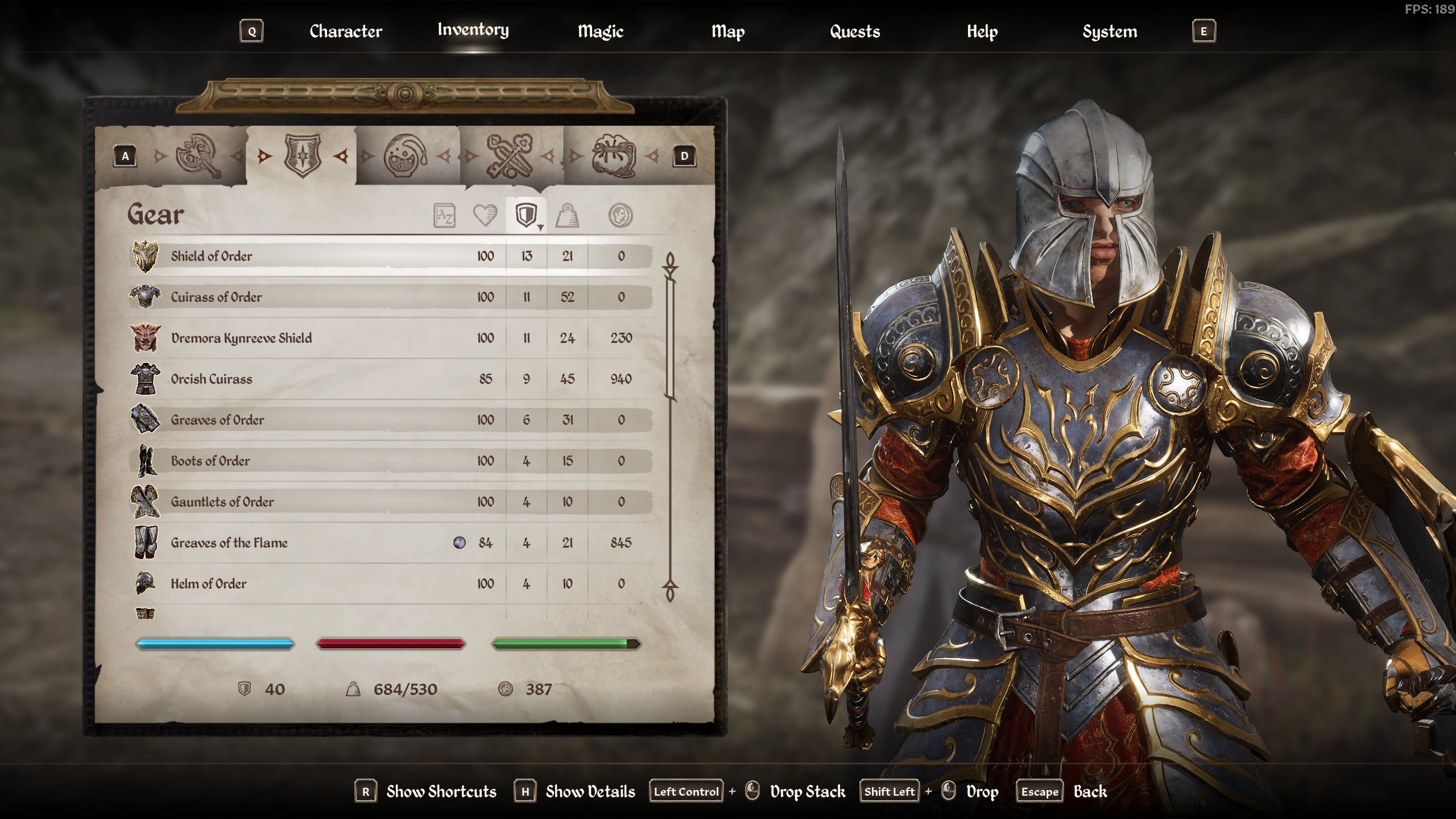1456x819 pixels.
Task: Show the potions and alchemy category
Action: coord(405,155)
